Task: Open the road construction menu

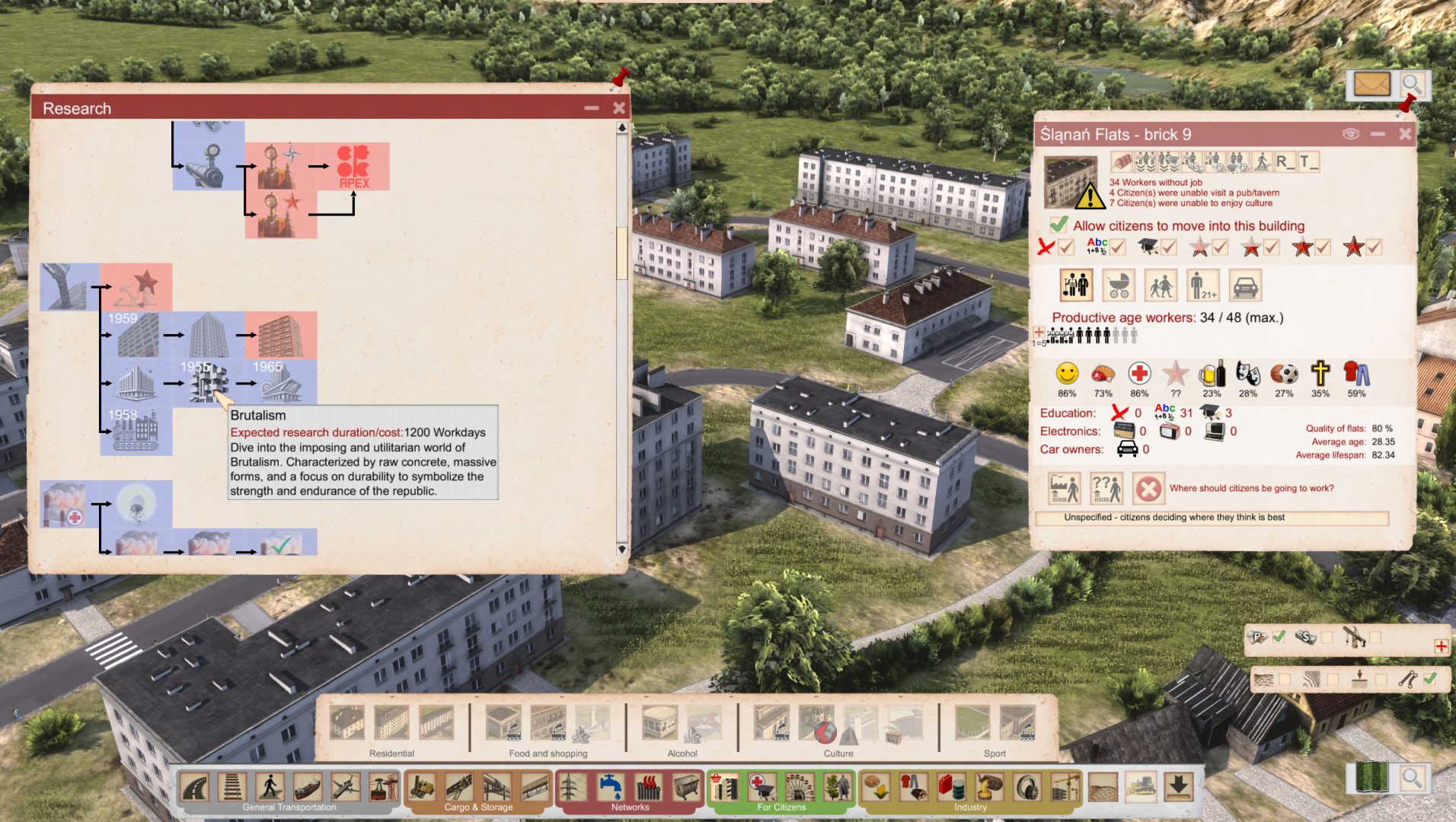Action: (x=195, y=786)
